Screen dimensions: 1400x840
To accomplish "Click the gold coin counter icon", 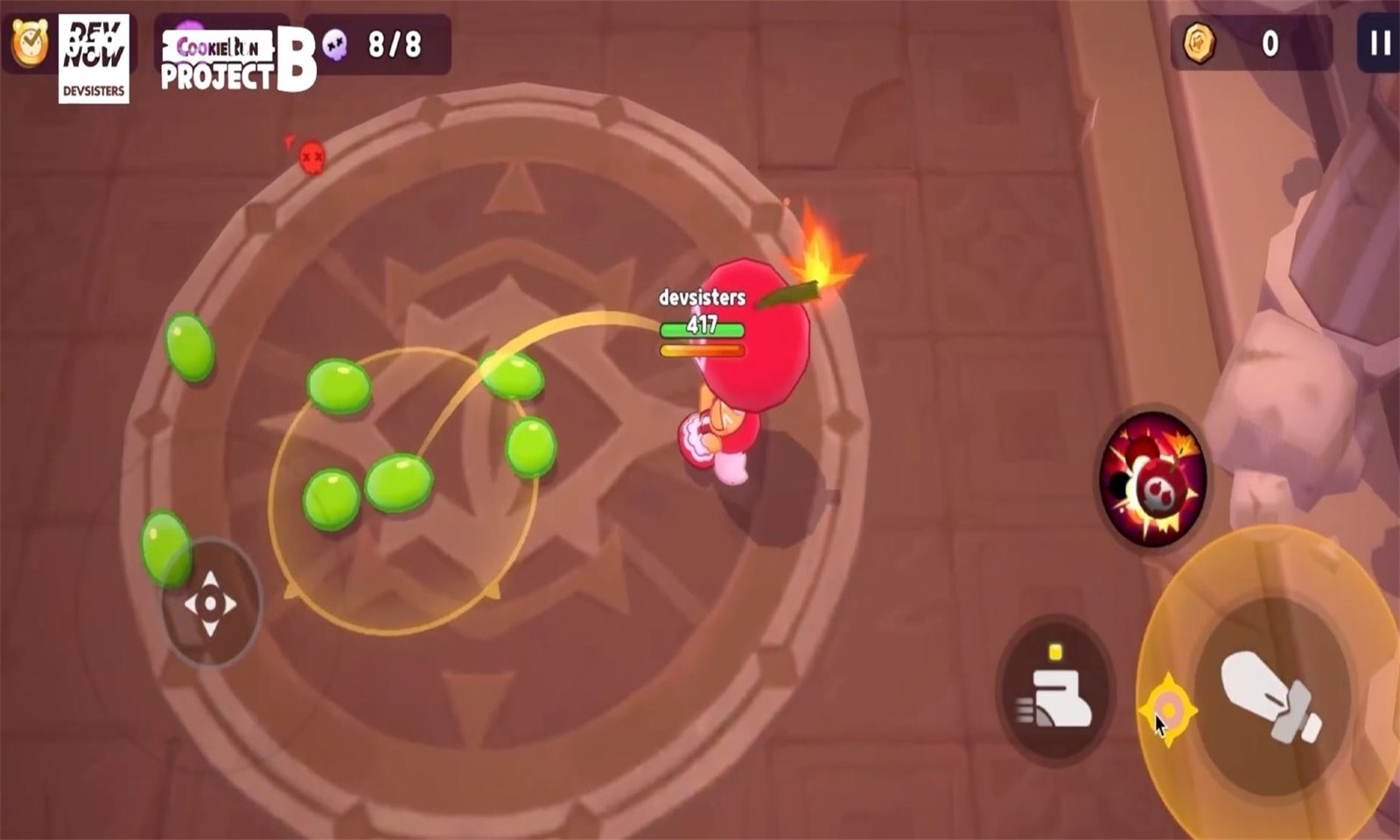I will (1200, 39).
